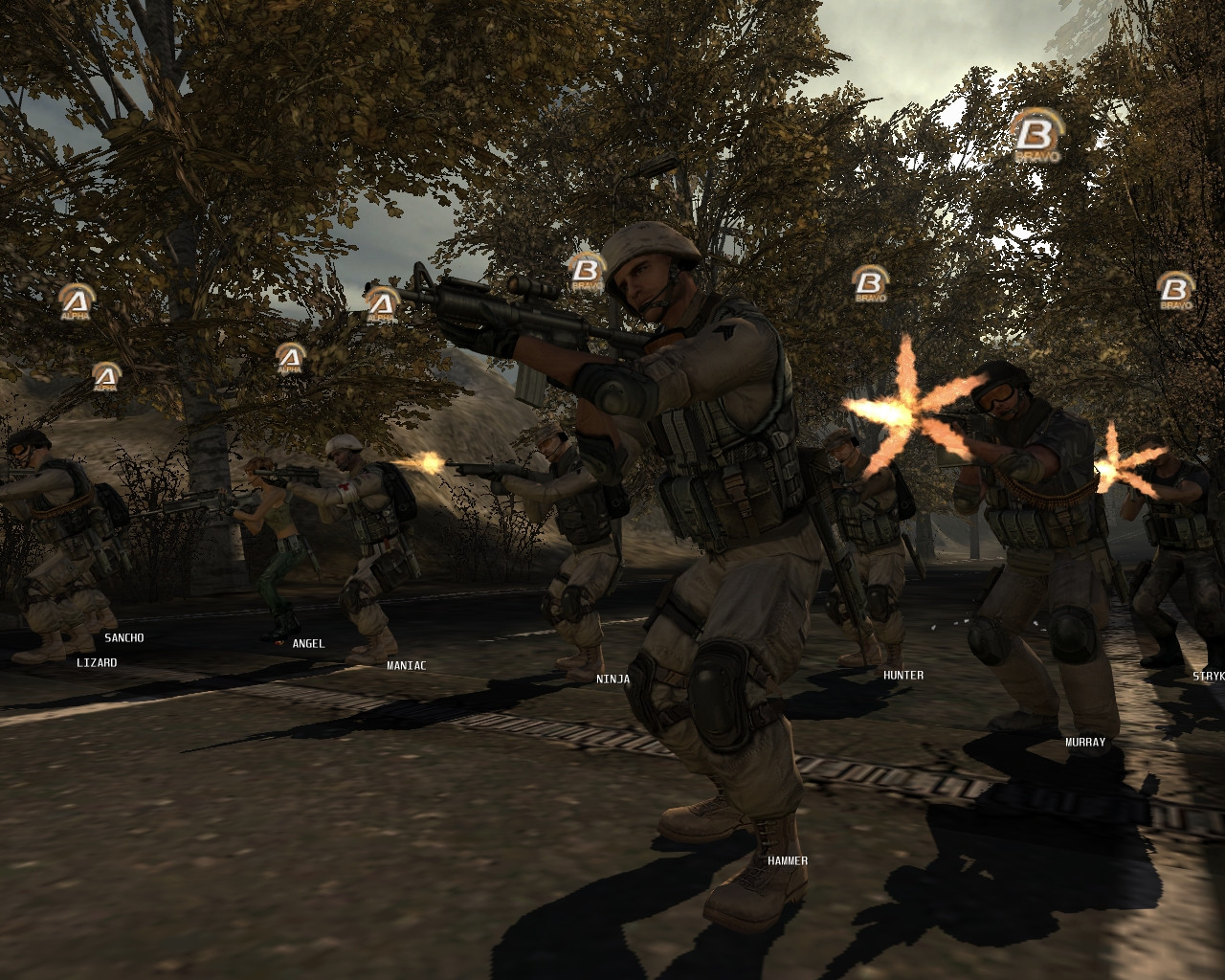1225x980 pixels.
Task: Select the MANIAC name tag
Action: pos(406,665)
